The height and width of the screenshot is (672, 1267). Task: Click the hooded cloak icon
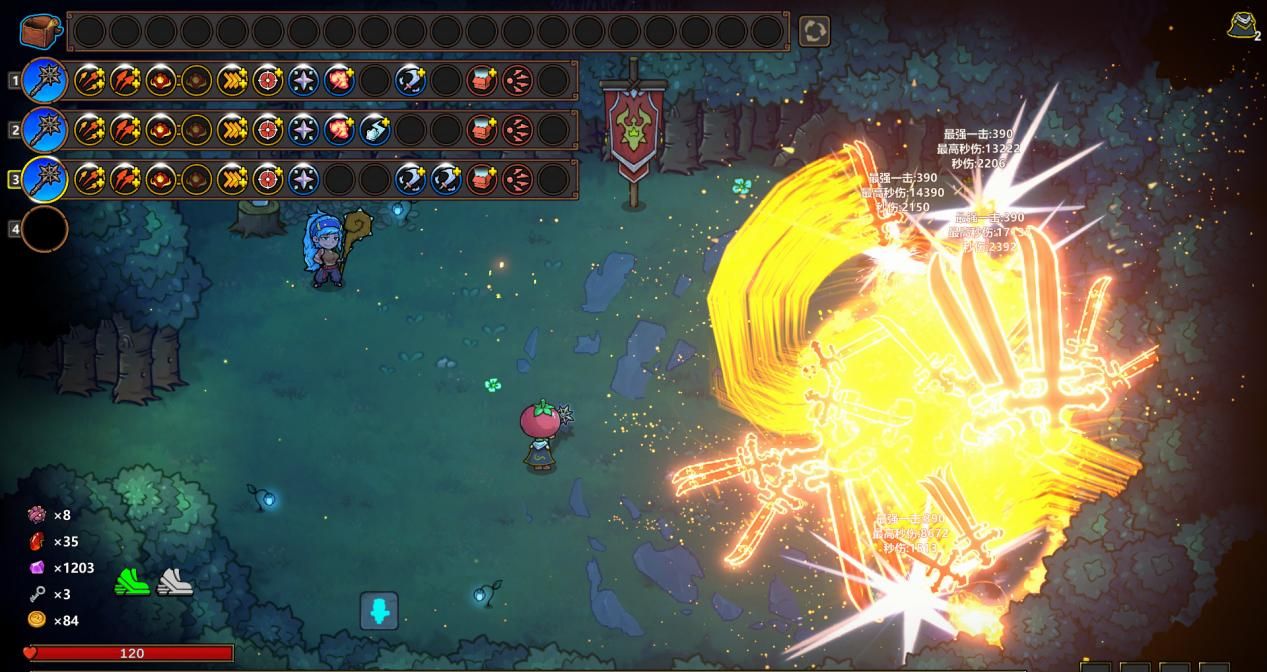pos(1243,25)
